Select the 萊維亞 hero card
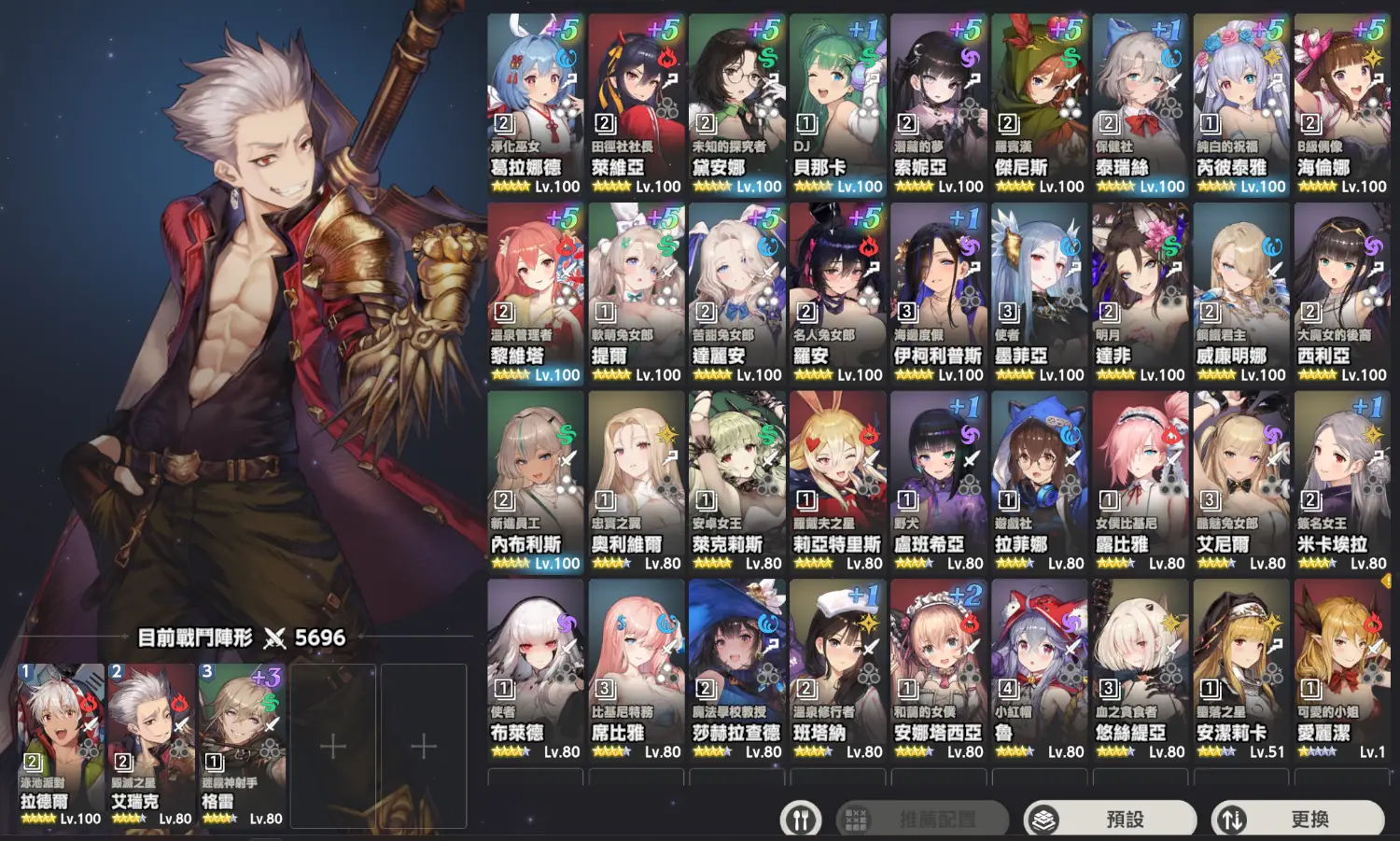 coord(637,103)
